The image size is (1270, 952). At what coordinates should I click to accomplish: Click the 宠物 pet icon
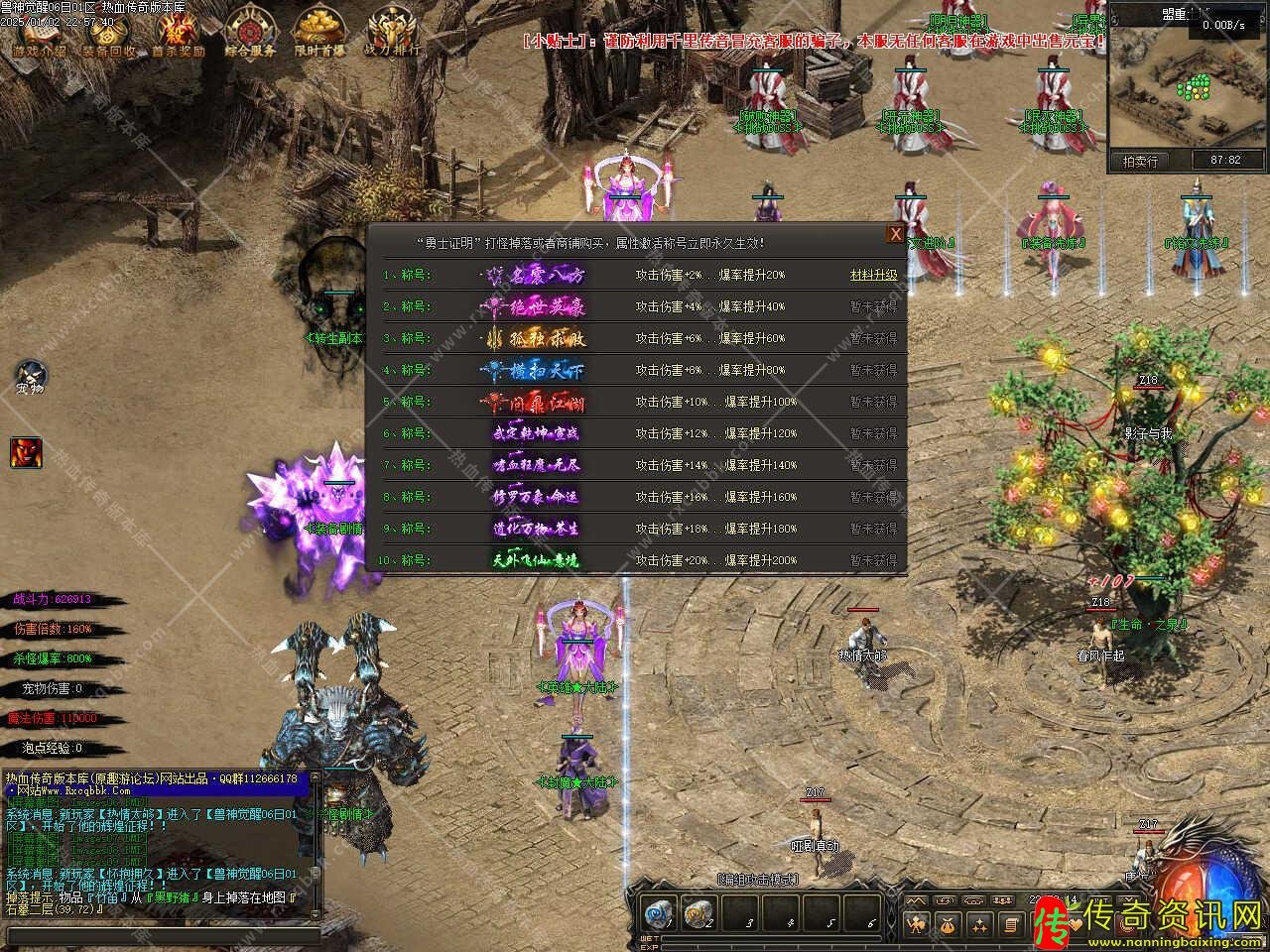tap(31, 375)
